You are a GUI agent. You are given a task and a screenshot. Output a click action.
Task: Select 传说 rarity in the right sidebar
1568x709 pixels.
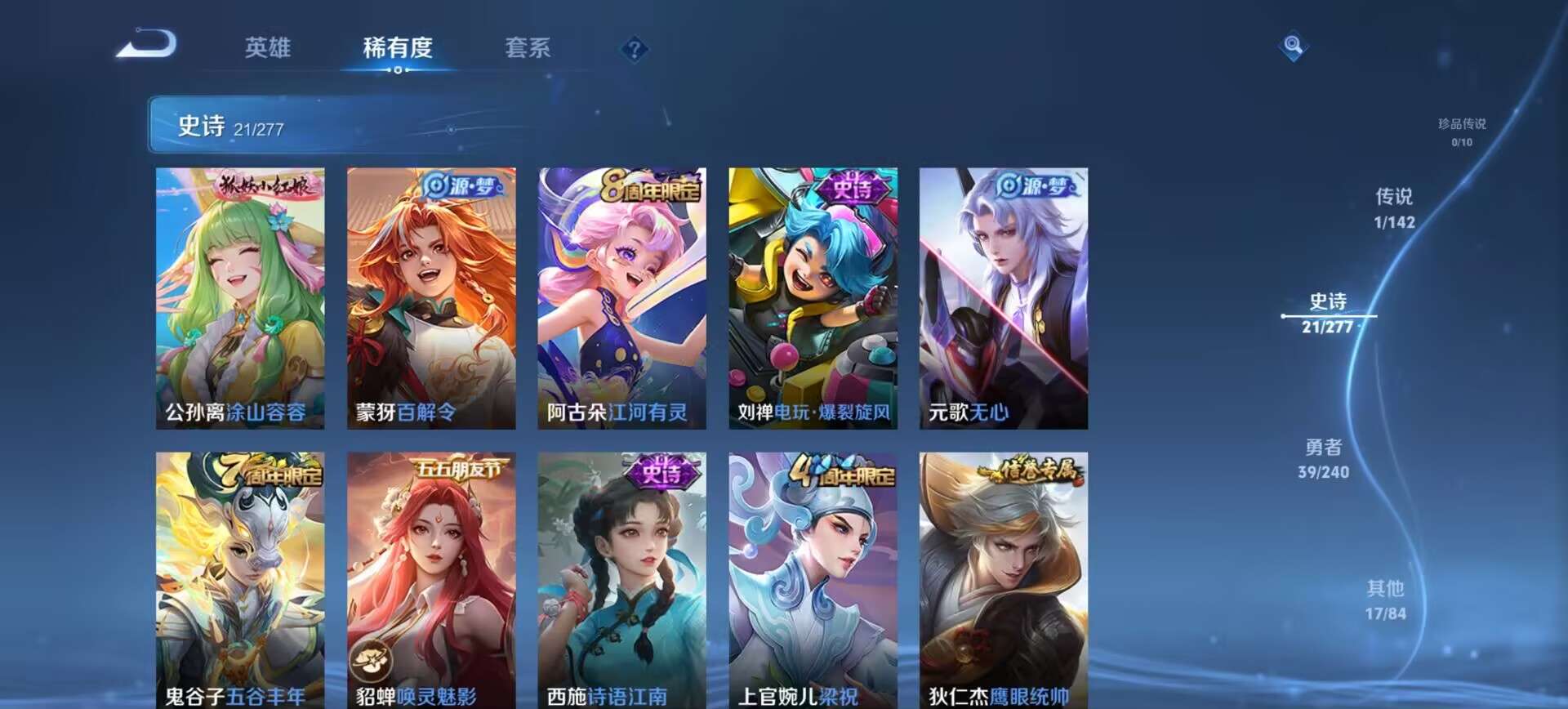click(x=1393, y=208)
